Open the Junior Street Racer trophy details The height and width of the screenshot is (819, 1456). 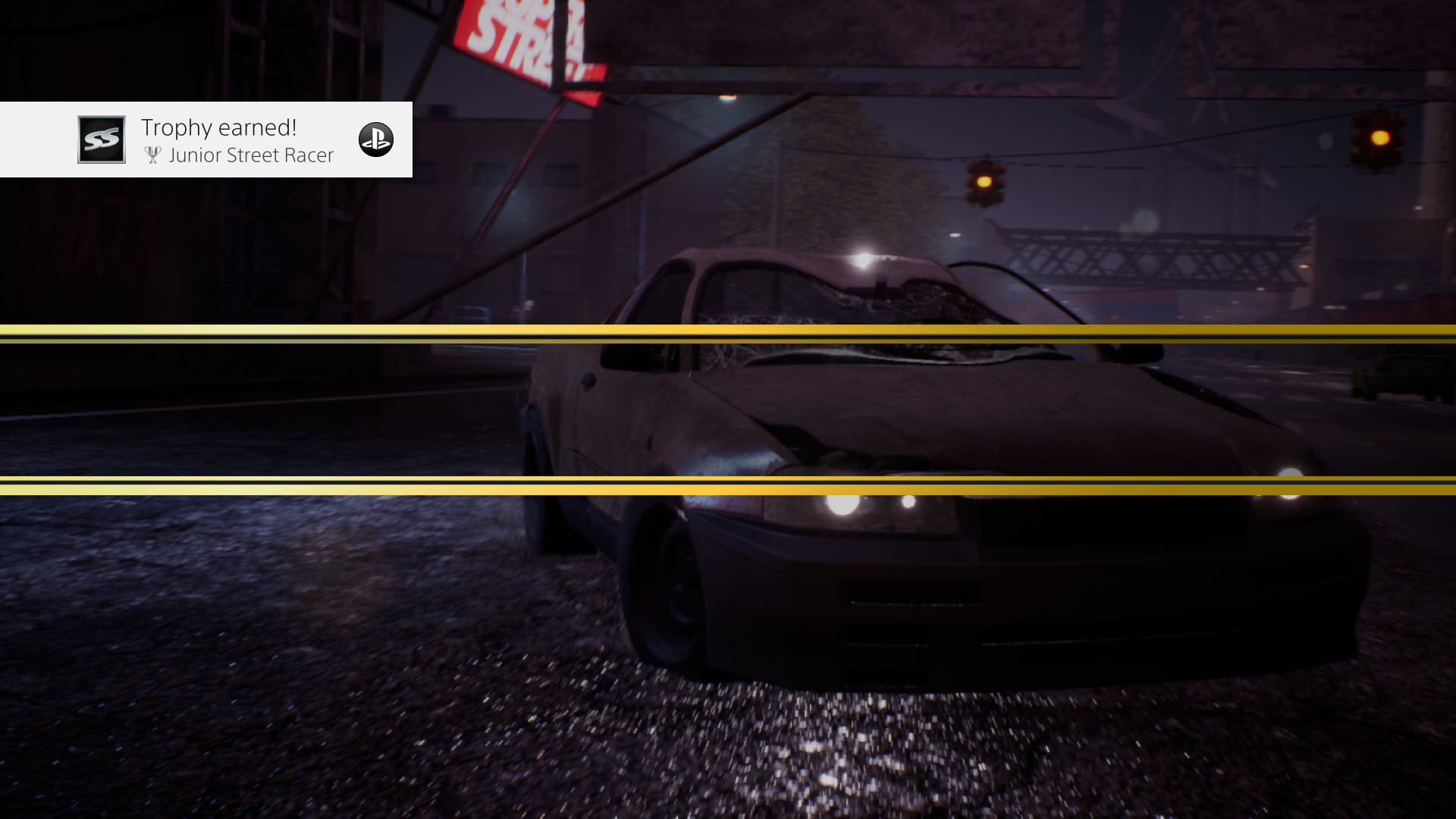[x=252, y=155]
